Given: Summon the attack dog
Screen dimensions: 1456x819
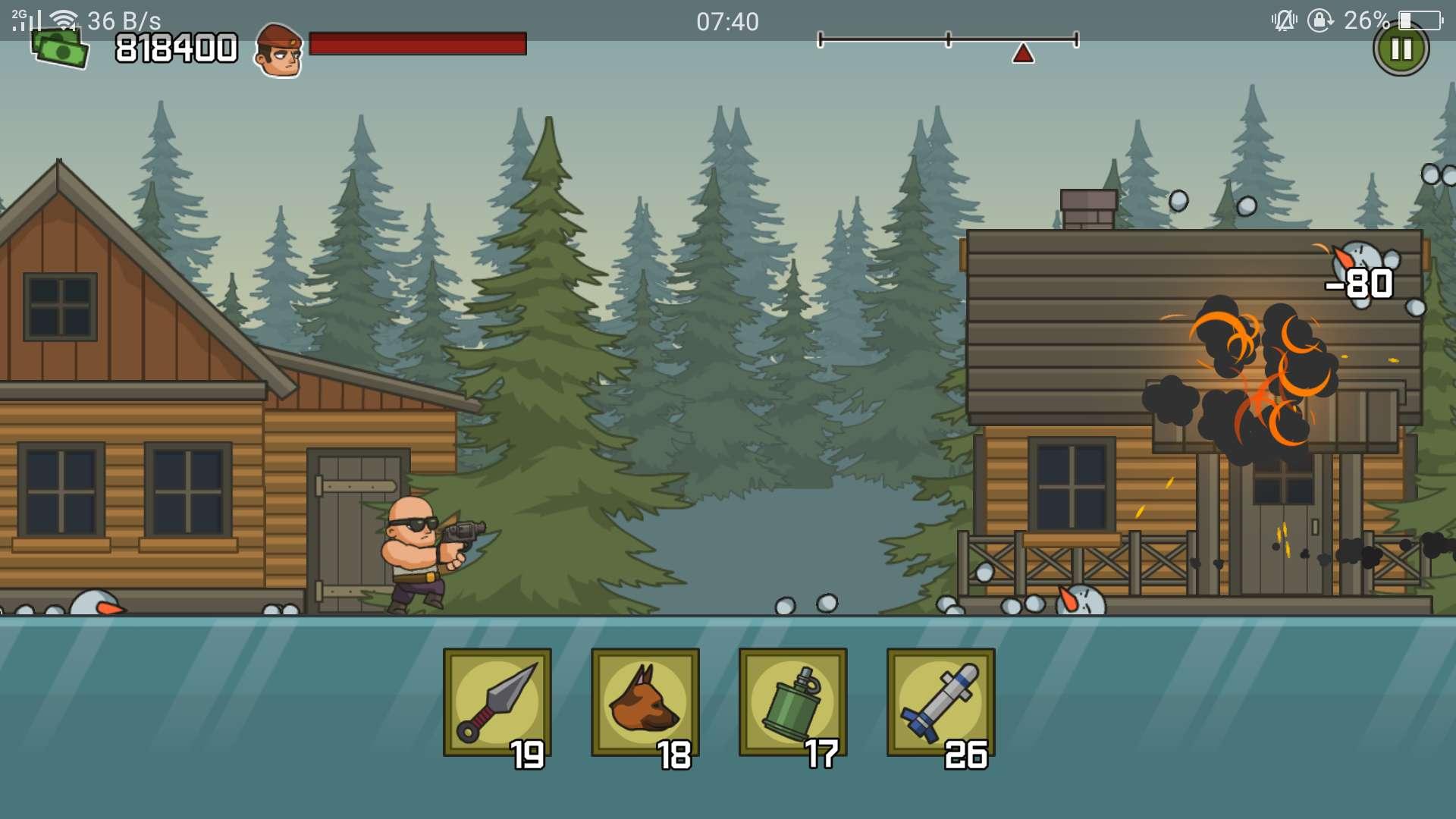Looking at the screenshot, I should (645, 702).
